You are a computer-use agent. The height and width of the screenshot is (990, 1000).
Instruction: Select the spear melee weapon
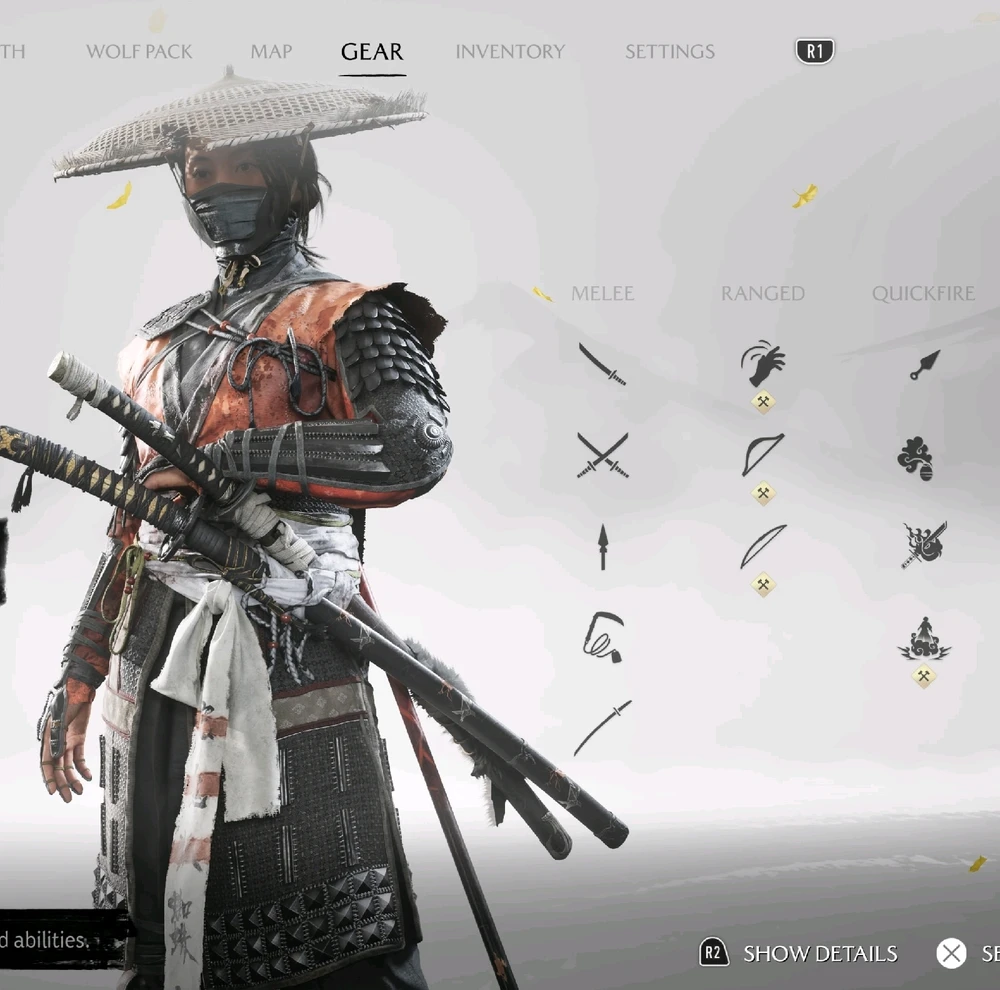603,547
